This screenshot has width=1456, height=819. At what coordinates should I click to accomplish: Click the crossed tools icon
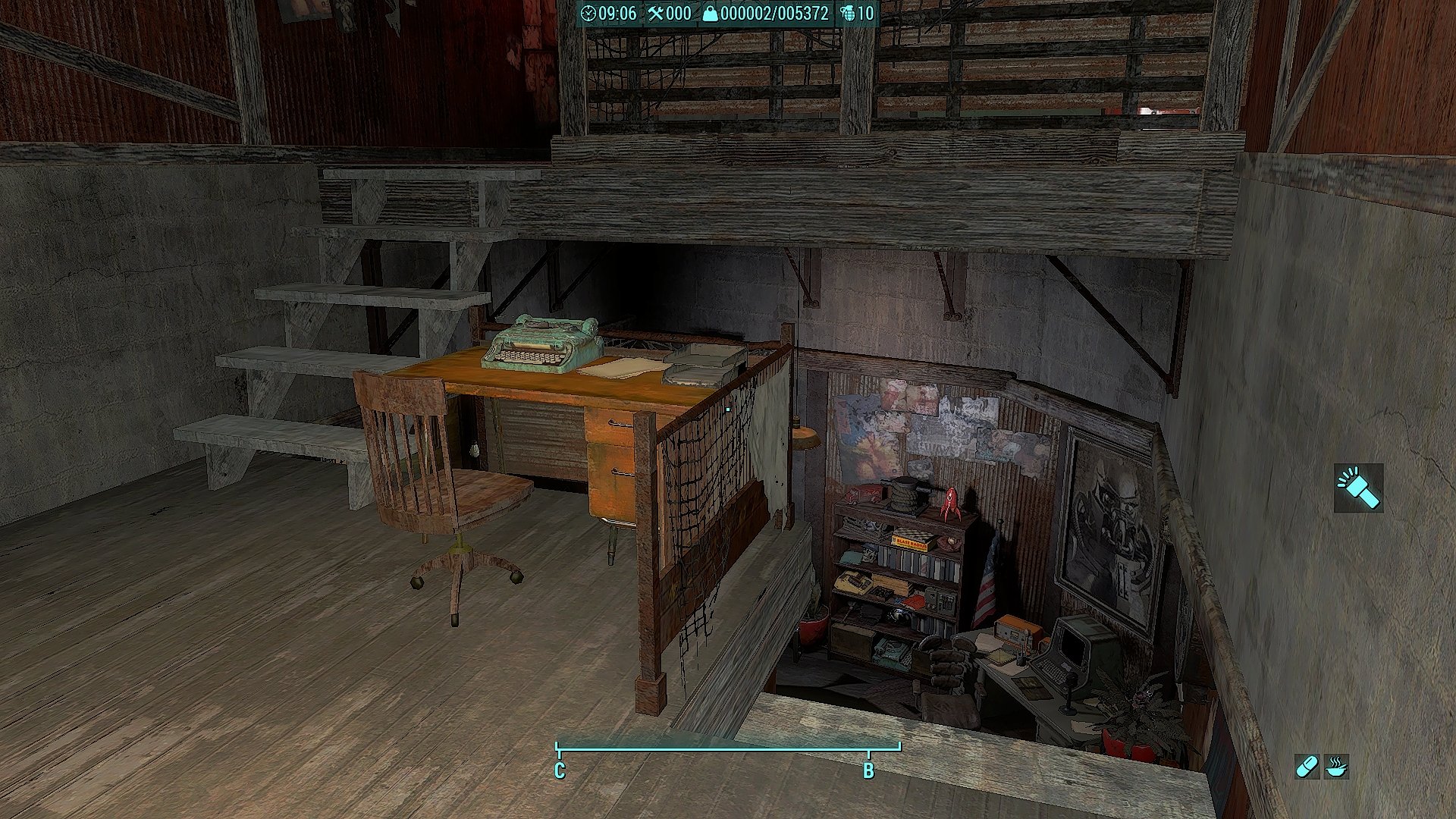tap(655, 14)
